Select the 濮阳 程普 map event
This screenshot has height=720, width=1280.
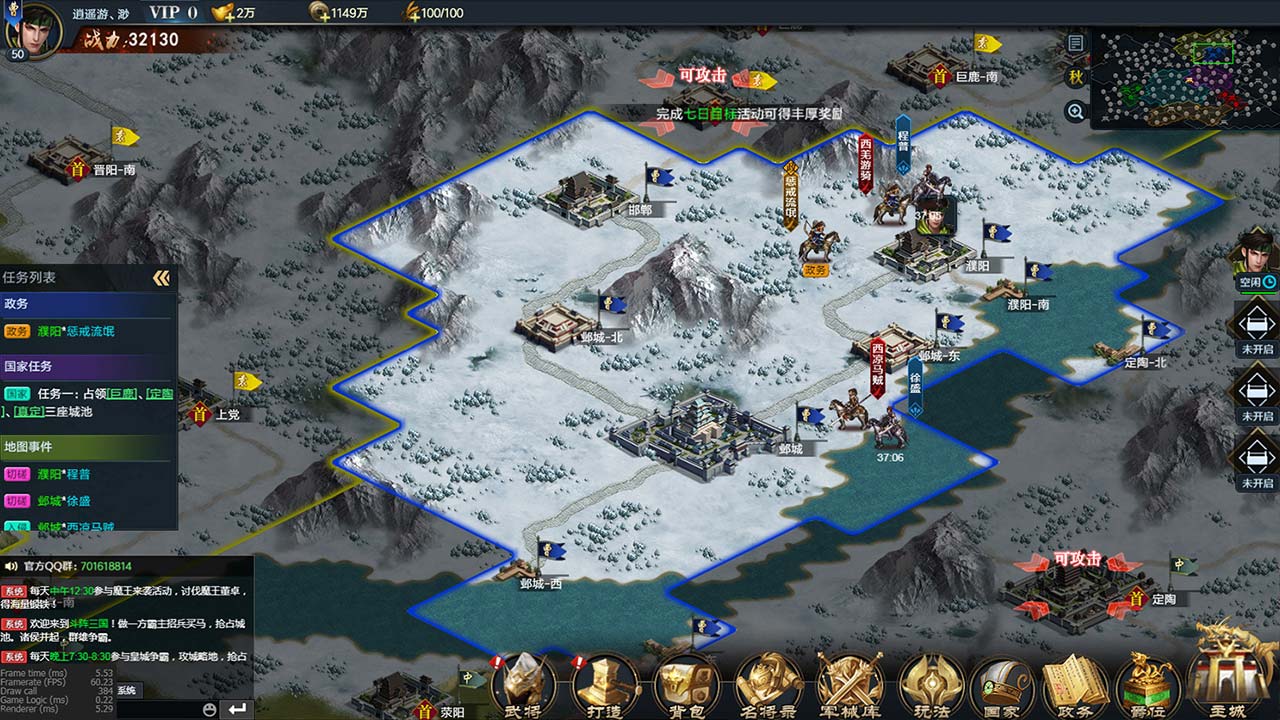(x=77, y=474)
